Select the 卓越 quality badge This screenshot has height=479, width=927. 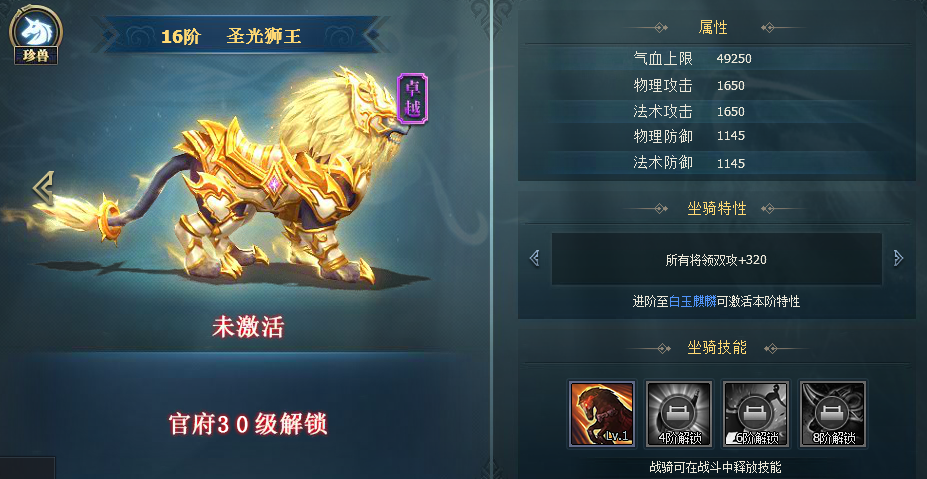pos(411,98)
